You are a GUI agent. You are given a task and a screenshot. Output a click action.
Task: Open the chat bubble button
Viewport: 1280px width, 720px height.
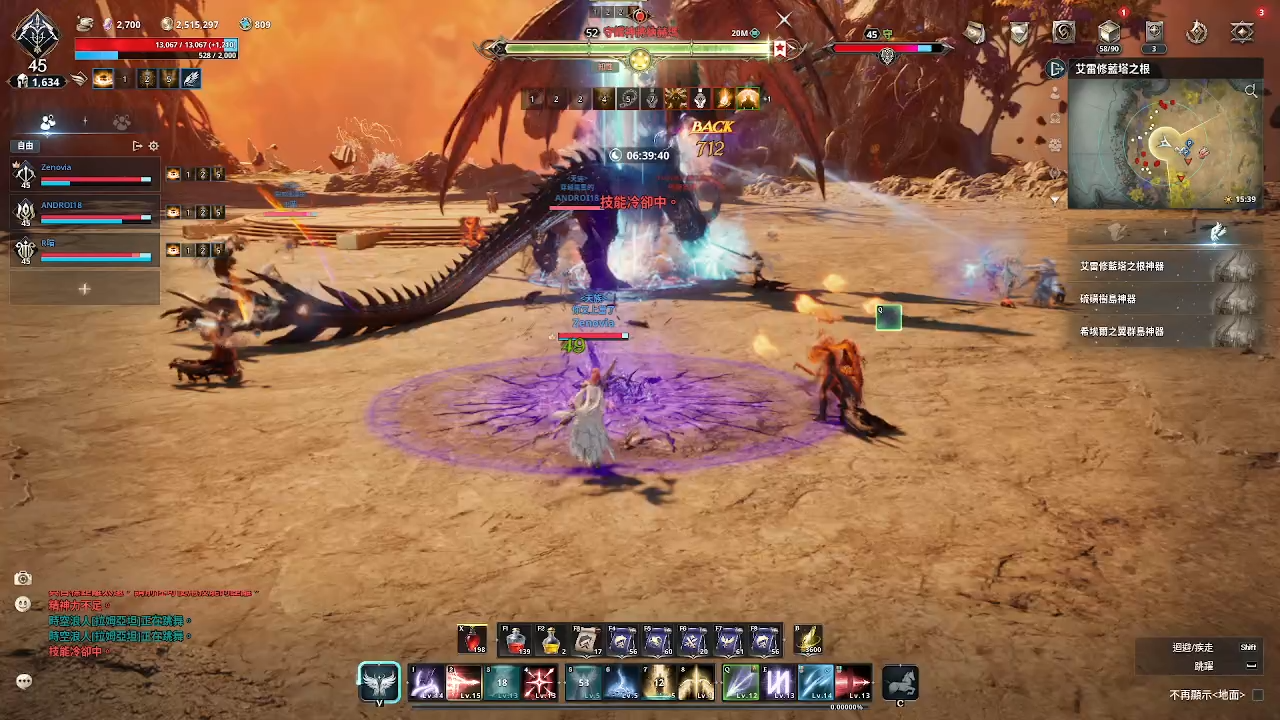pyautogui.click(x=24, y=681)
